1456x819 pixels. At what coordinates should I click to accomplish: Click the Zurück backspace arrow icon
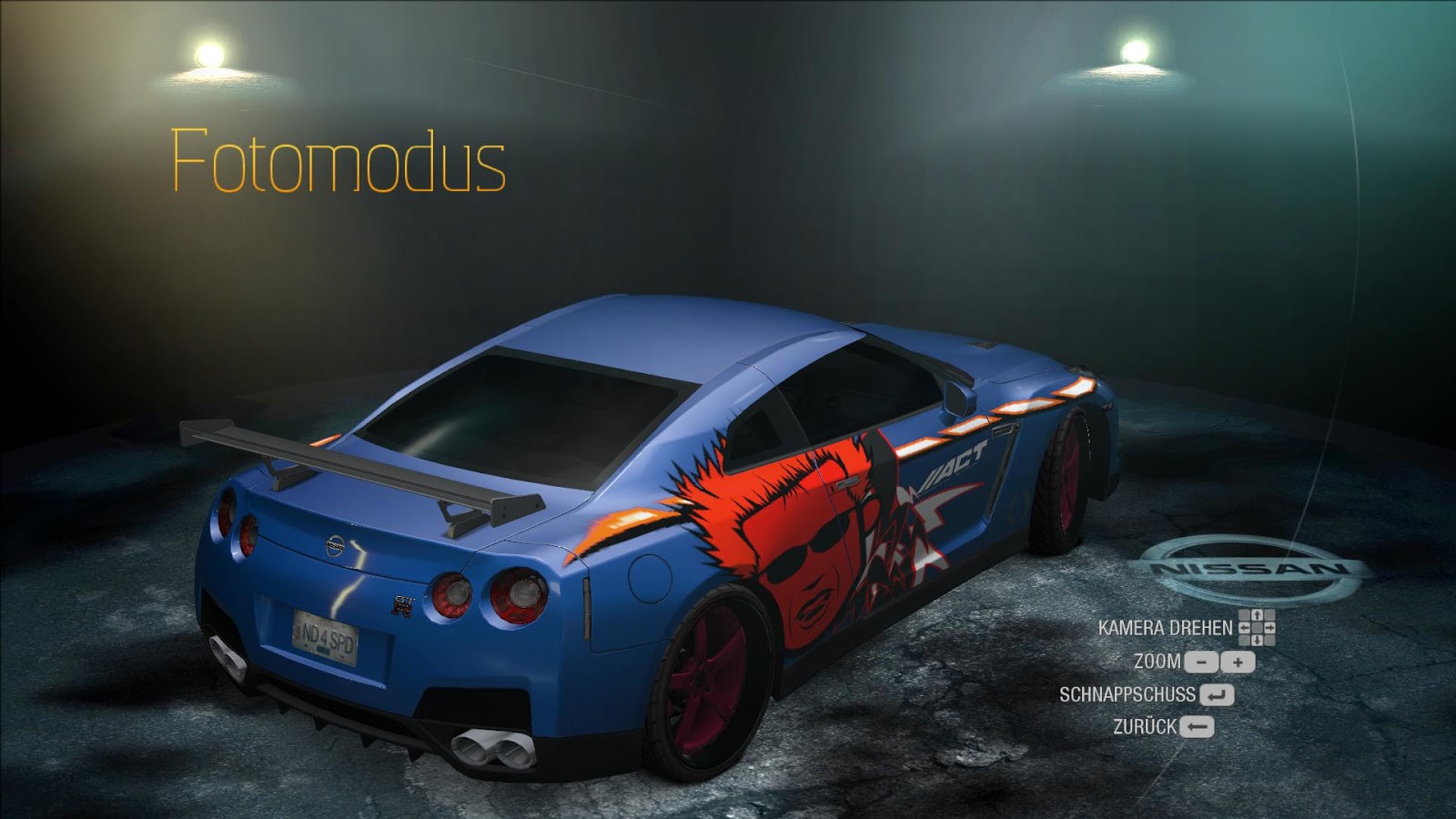1197,726
